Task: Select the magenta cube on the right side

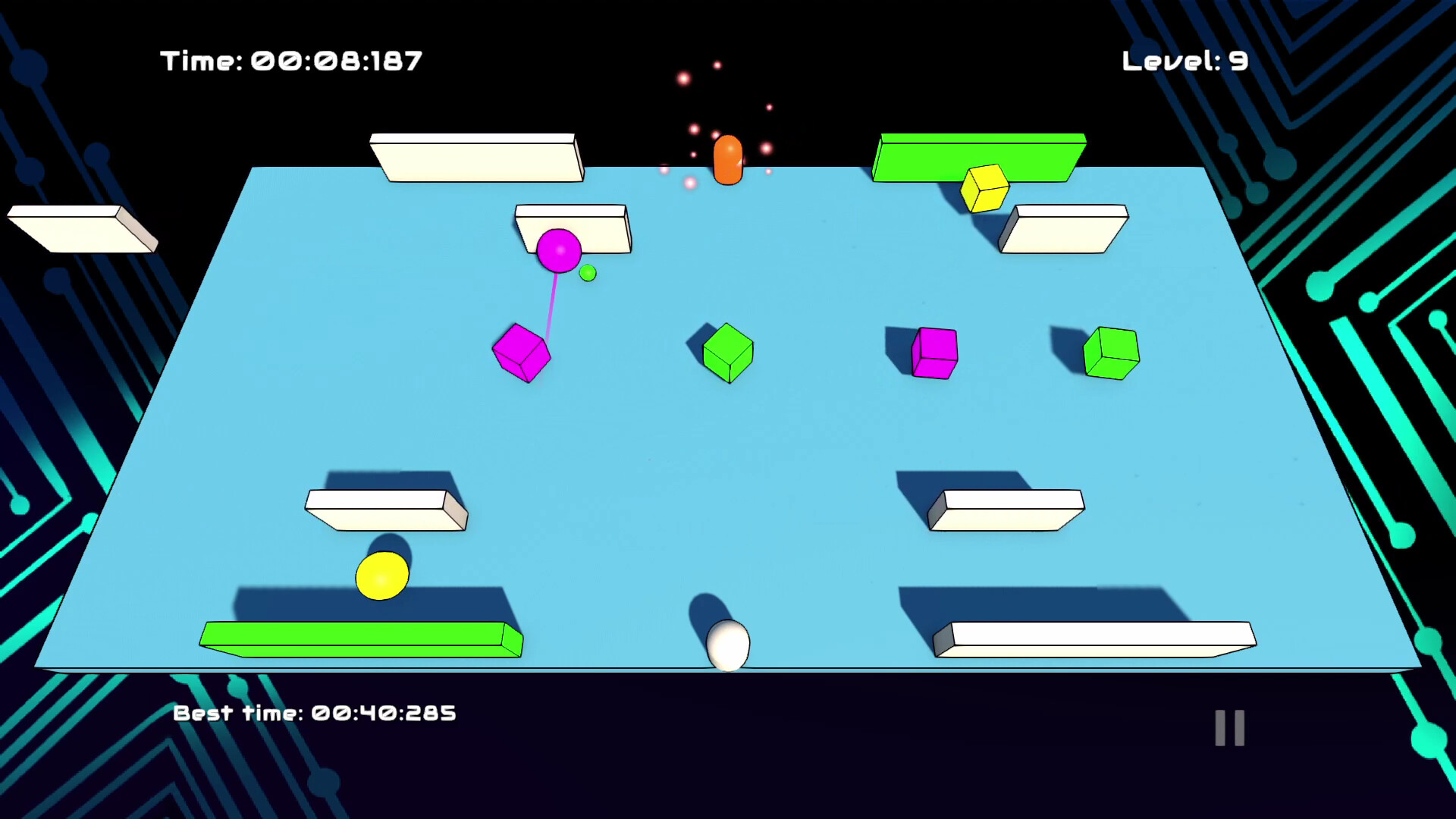Action: tap(934, 353)
